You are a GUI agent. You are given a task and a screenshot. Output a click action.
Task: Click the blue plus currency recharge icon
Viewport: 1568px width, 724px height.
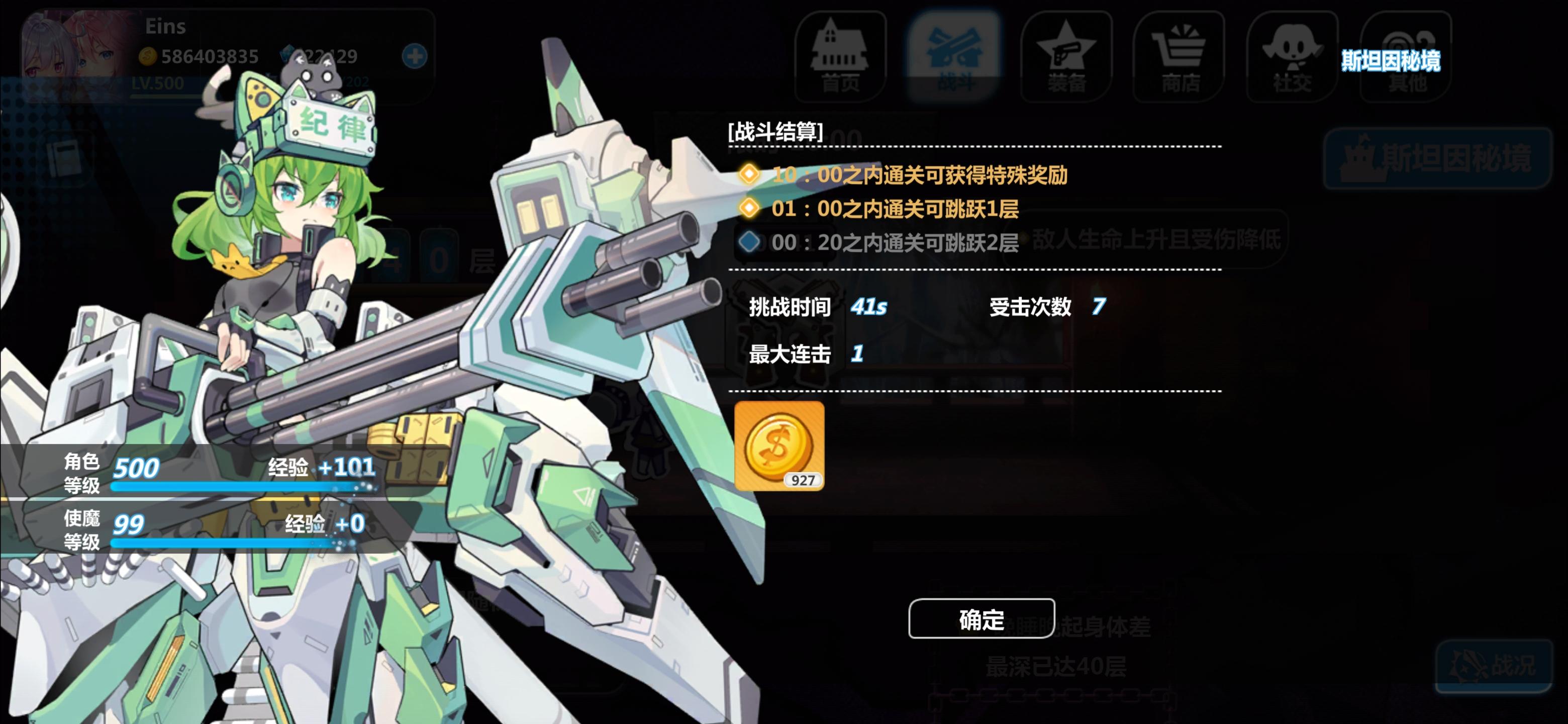[416, 57]
